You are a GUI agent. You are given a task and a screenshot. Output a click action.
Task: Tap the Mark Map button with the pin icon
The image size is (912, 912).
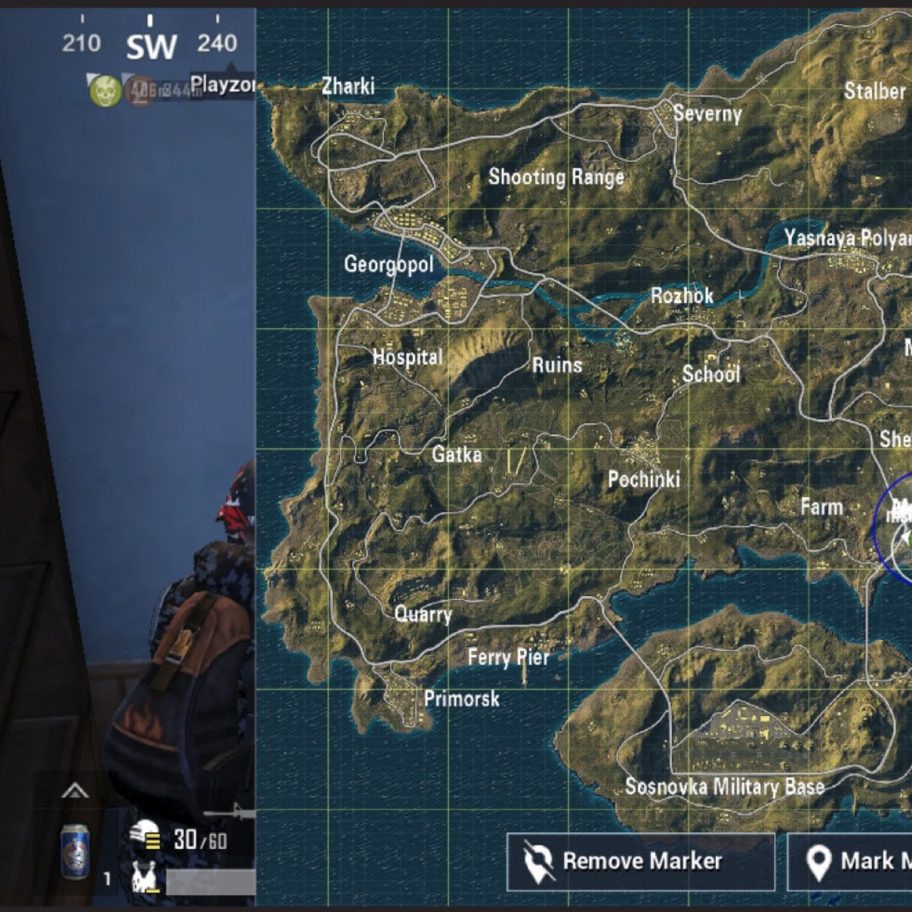tap(850, 861)
